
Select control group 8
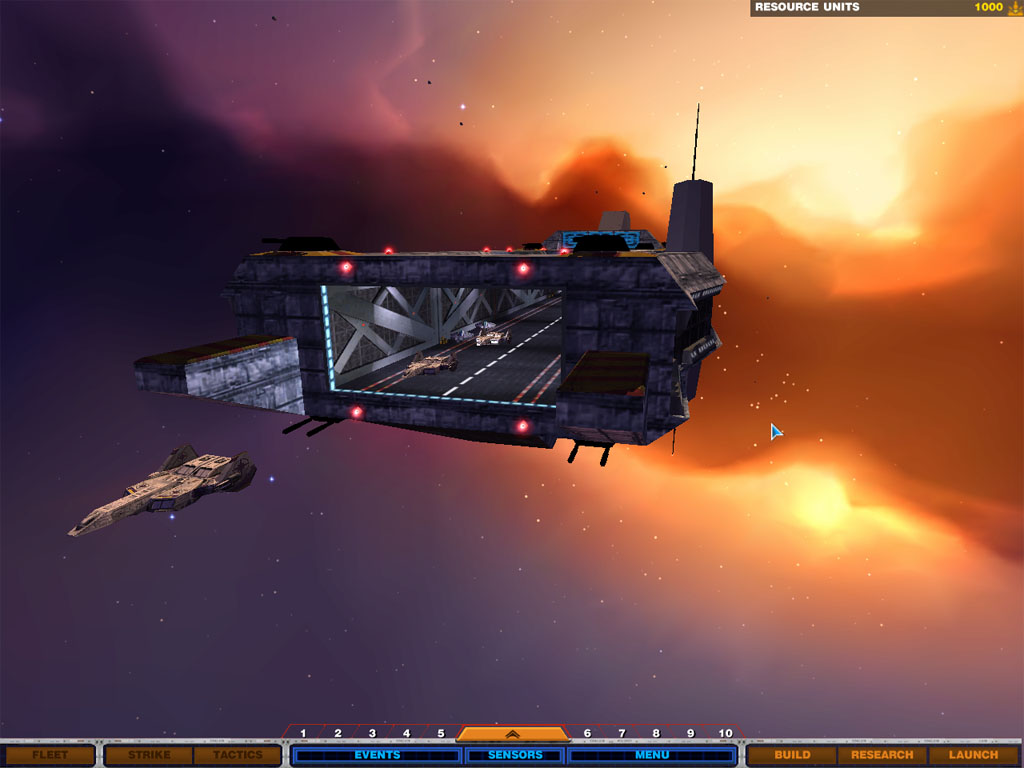click(x=656, y=734)
